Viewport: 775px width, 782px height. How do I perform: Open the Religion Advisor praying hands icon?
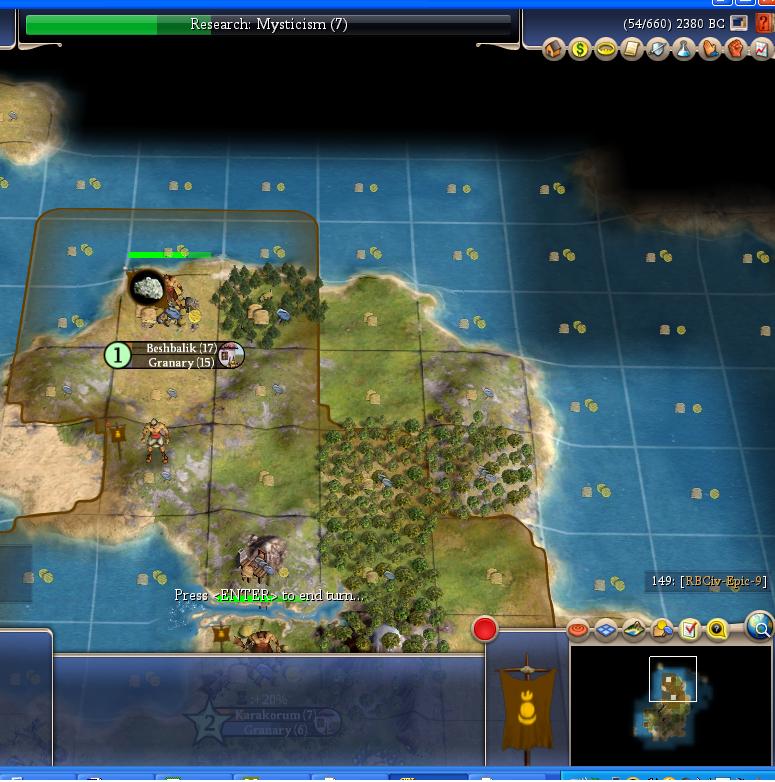tap(710, 49)
